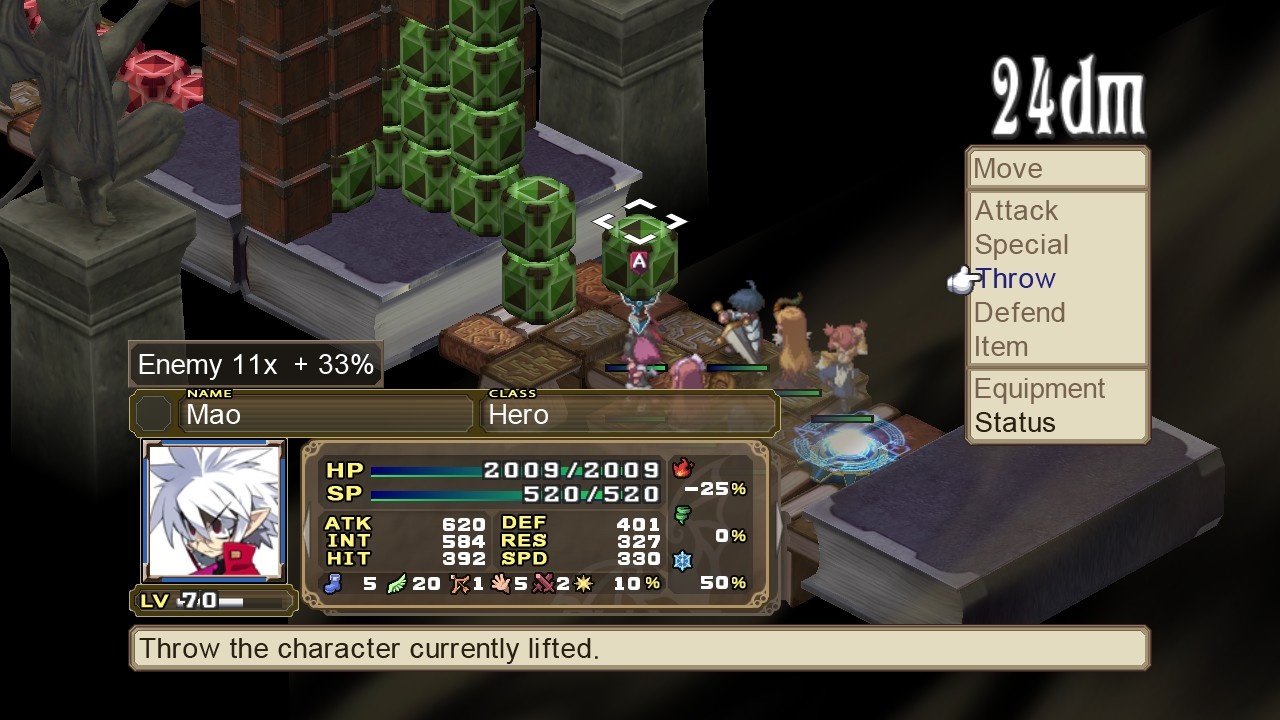Open the Equipment option
This screenshot has width=1280, height=720.
[1040, 389]
